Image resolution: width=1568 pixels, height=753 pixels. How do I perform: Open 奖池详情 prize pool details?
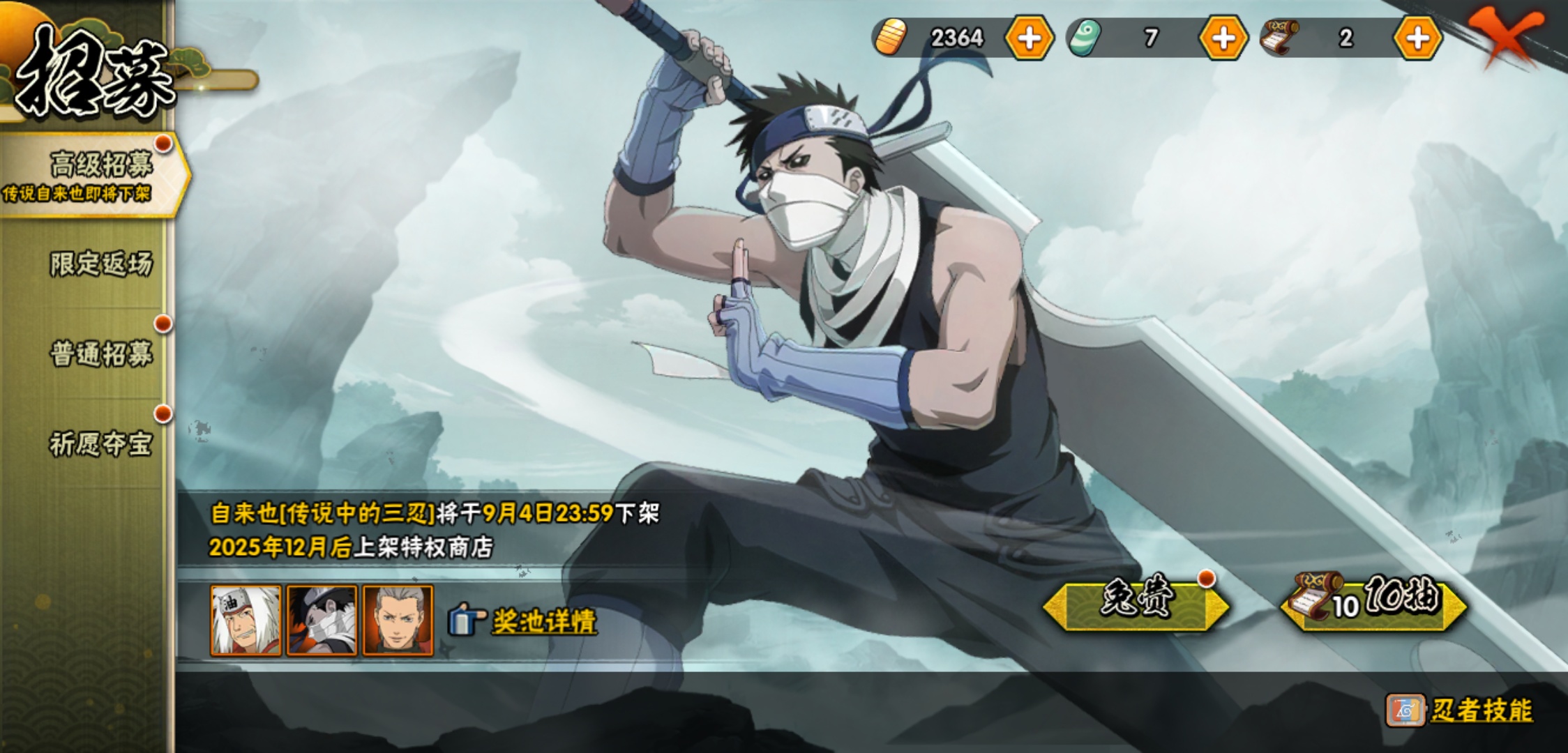pos(543,621)
